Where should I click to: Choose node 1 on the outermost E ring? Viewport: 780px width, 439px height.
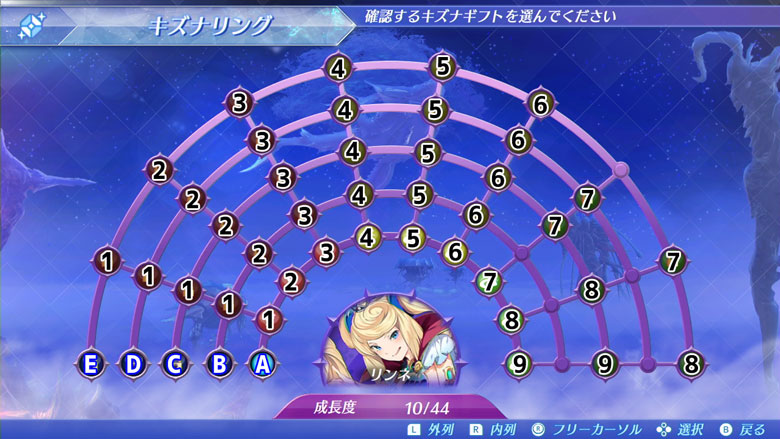pos(107,262)
